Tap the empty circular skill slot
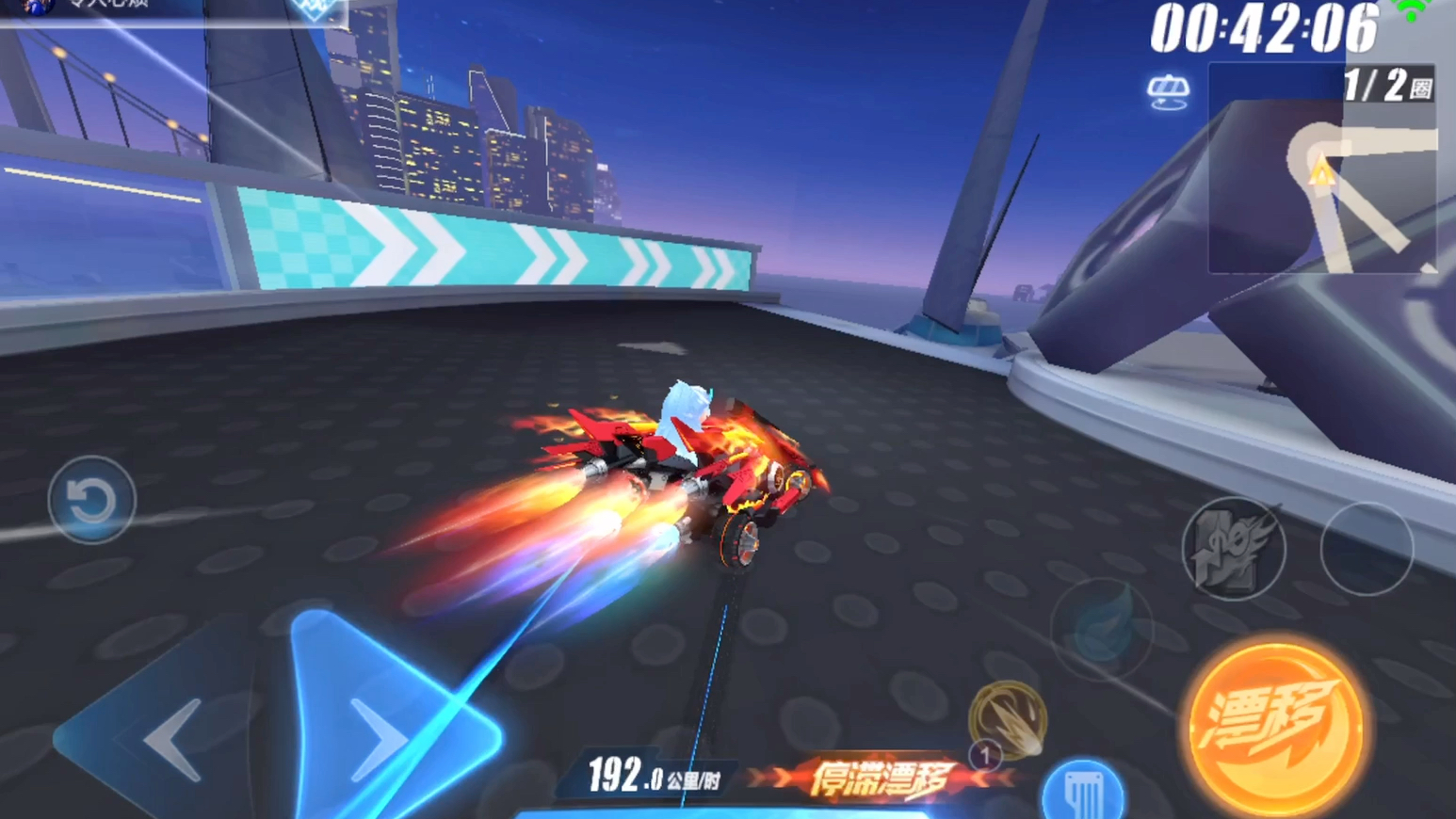Screen dimensions: 1456x819 pos(1367,548)
